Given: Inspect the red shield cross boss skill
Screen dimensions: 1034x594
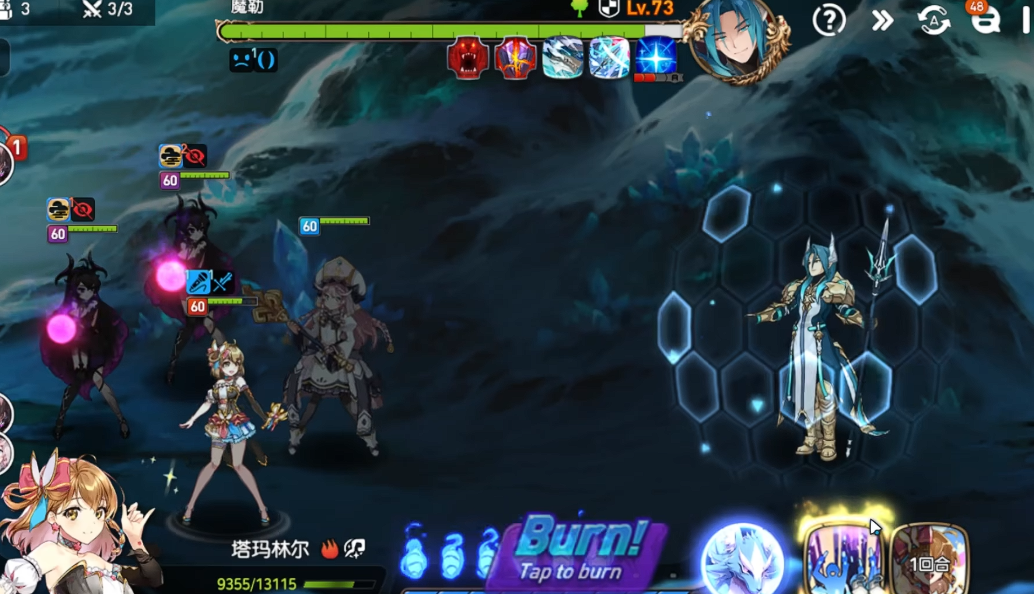Looking at the screenshot, I should [515, 58].
